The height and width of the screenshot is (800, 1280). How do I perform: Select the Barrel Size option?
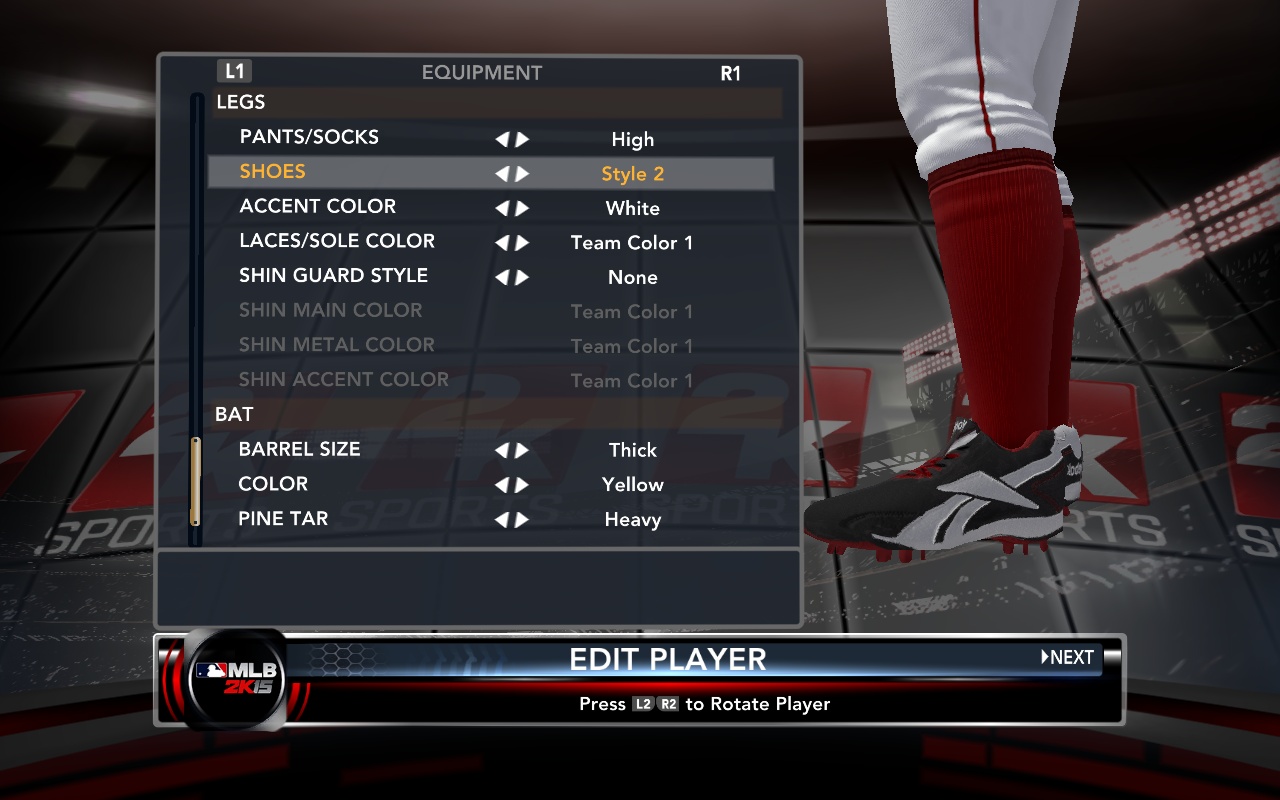click(299, 450)
